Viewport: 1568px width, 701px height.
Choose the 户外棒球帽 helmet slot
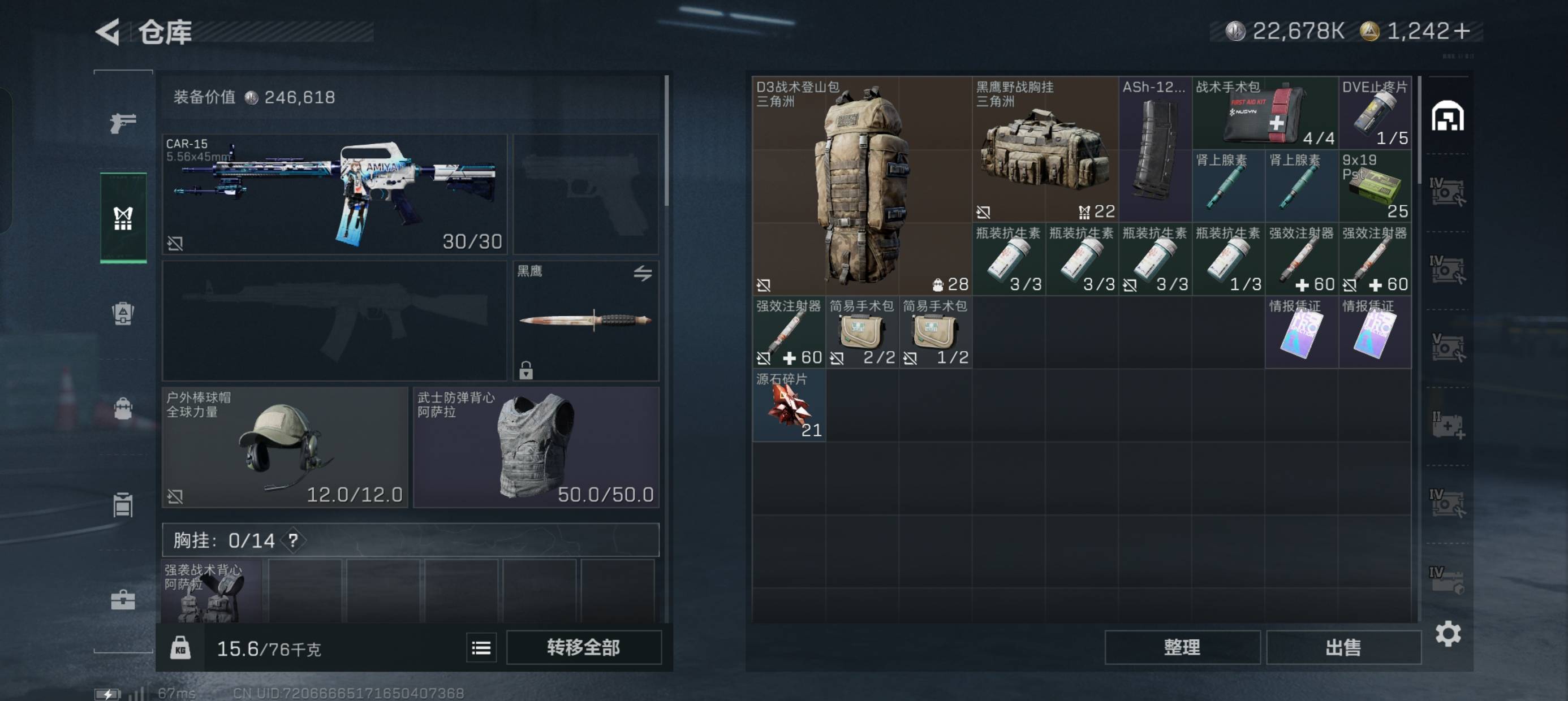285,447
